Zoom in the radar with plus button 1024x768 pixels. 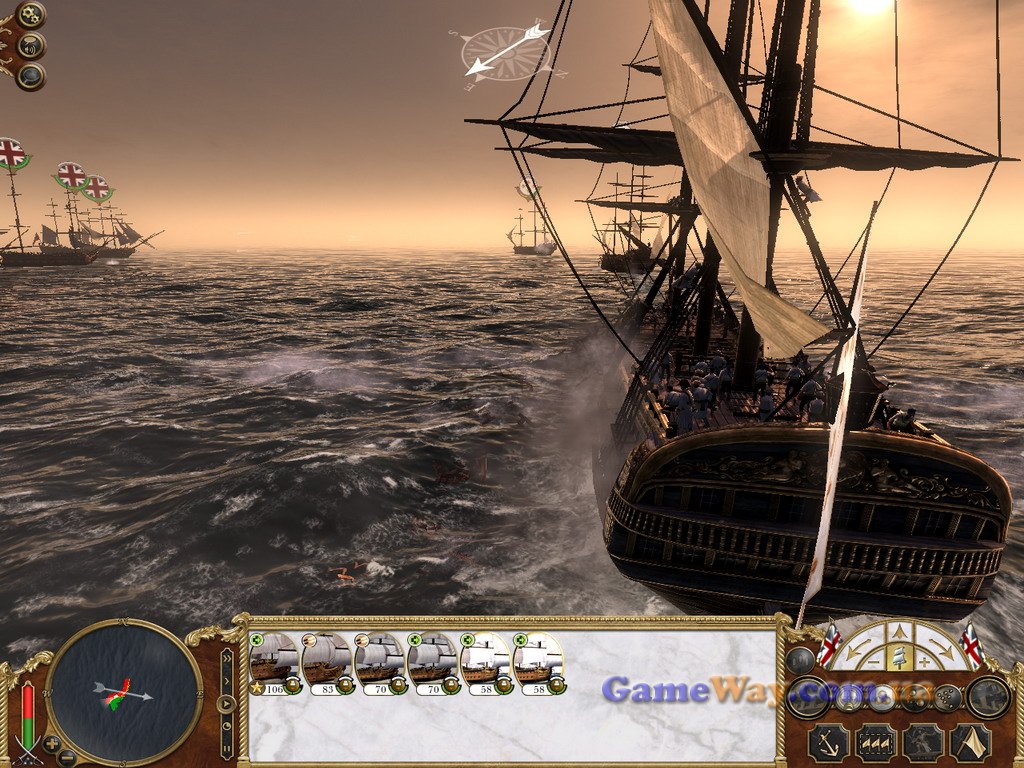click(x=52, y=744)
